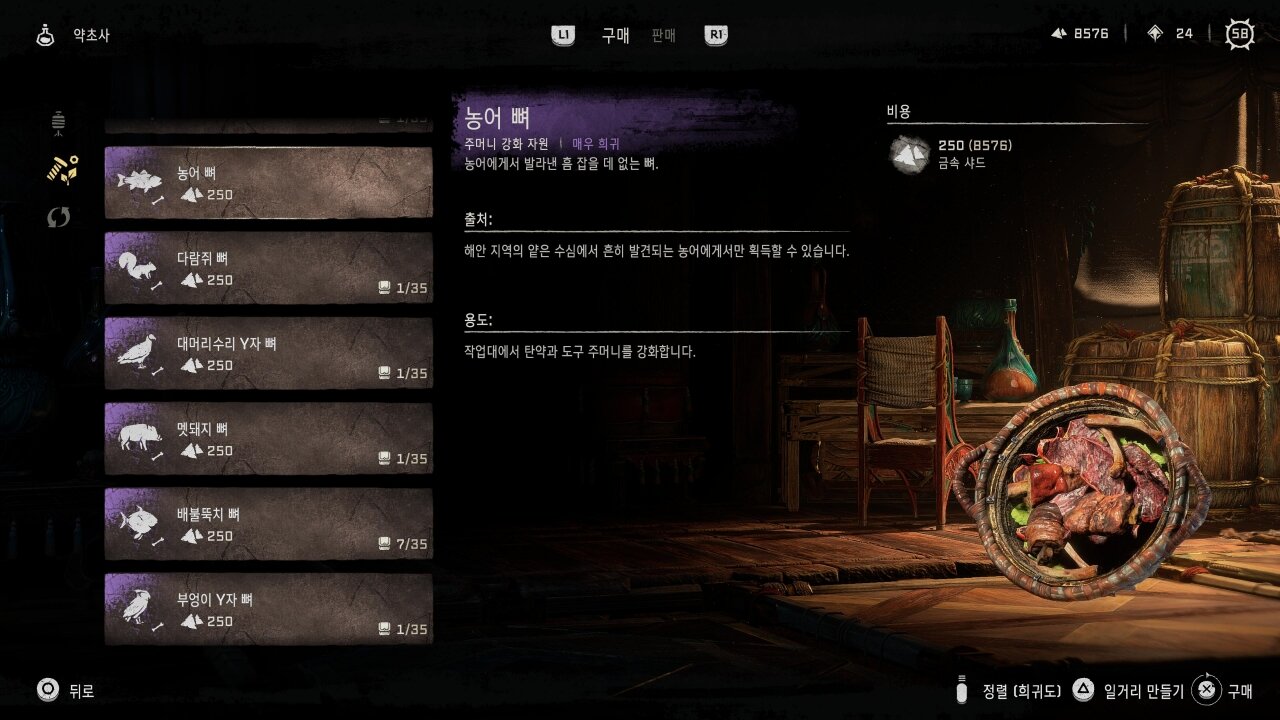The width and height of the screenshot is (1280, 720).
Task: Open the buyback arrows category
Action: [59, 217]
